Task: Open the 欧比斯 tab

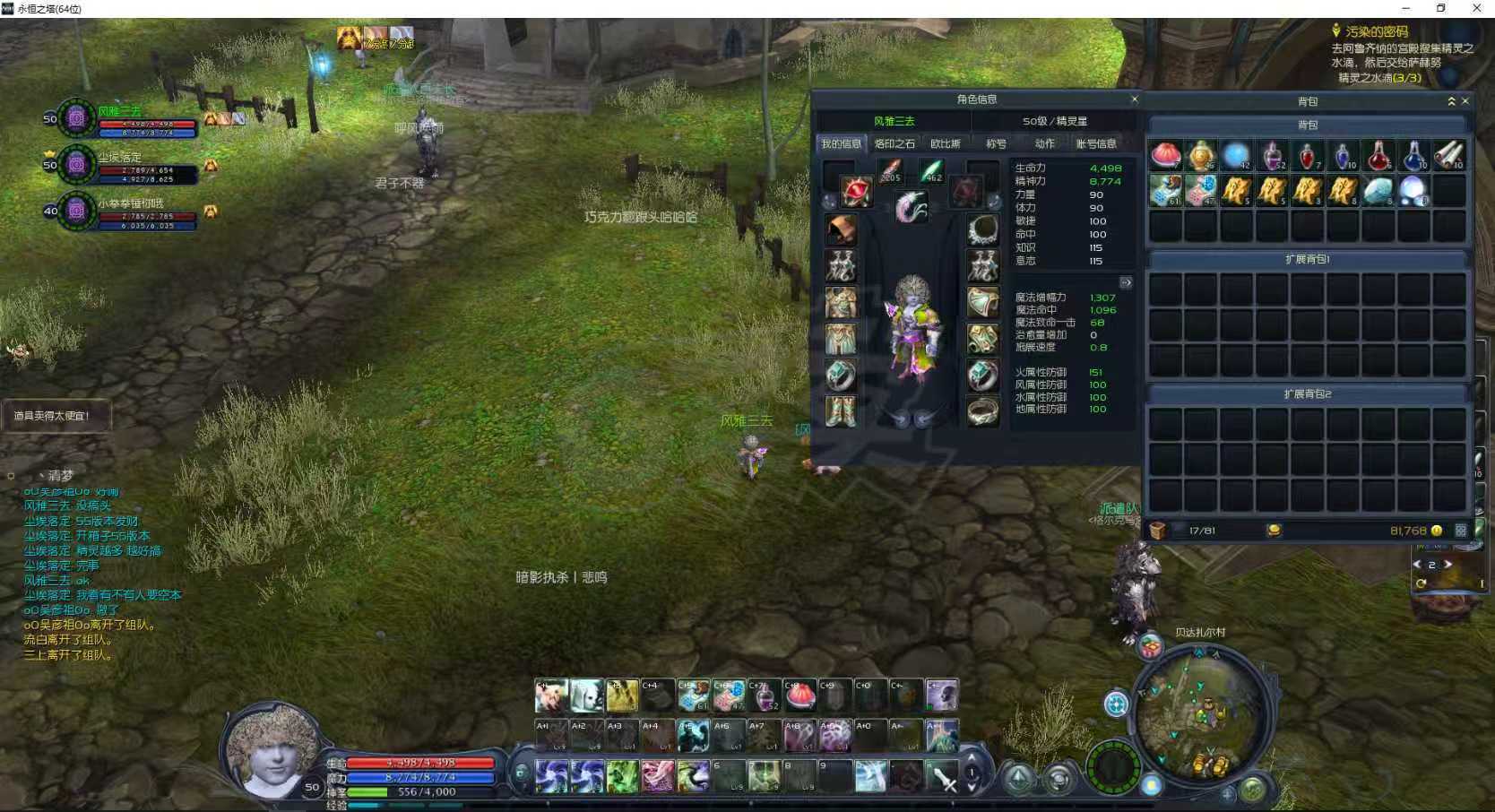Action: coord(945,143)
